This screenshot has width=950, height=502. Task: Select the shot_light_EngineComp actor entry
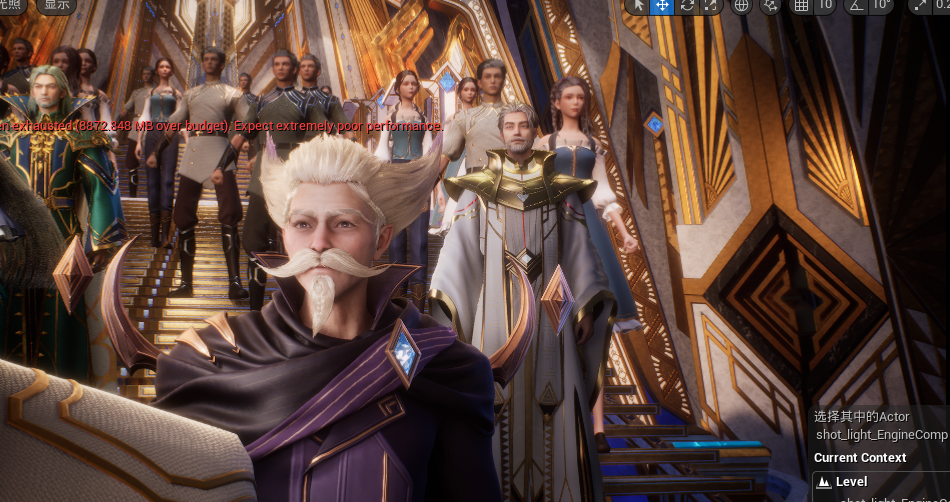881,435
